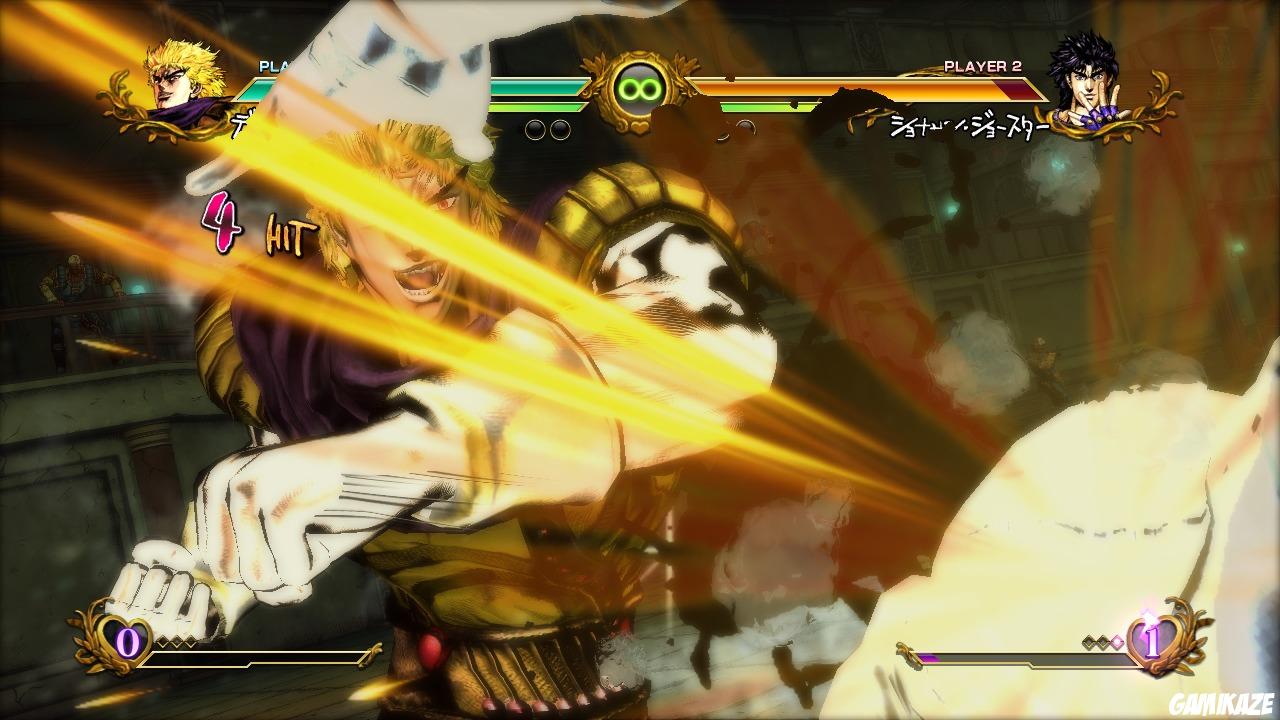Screen dimensions: 1280x720
Task: Click the leftmost round stock indicator under Player 1 health
Action: coord(533,128)
